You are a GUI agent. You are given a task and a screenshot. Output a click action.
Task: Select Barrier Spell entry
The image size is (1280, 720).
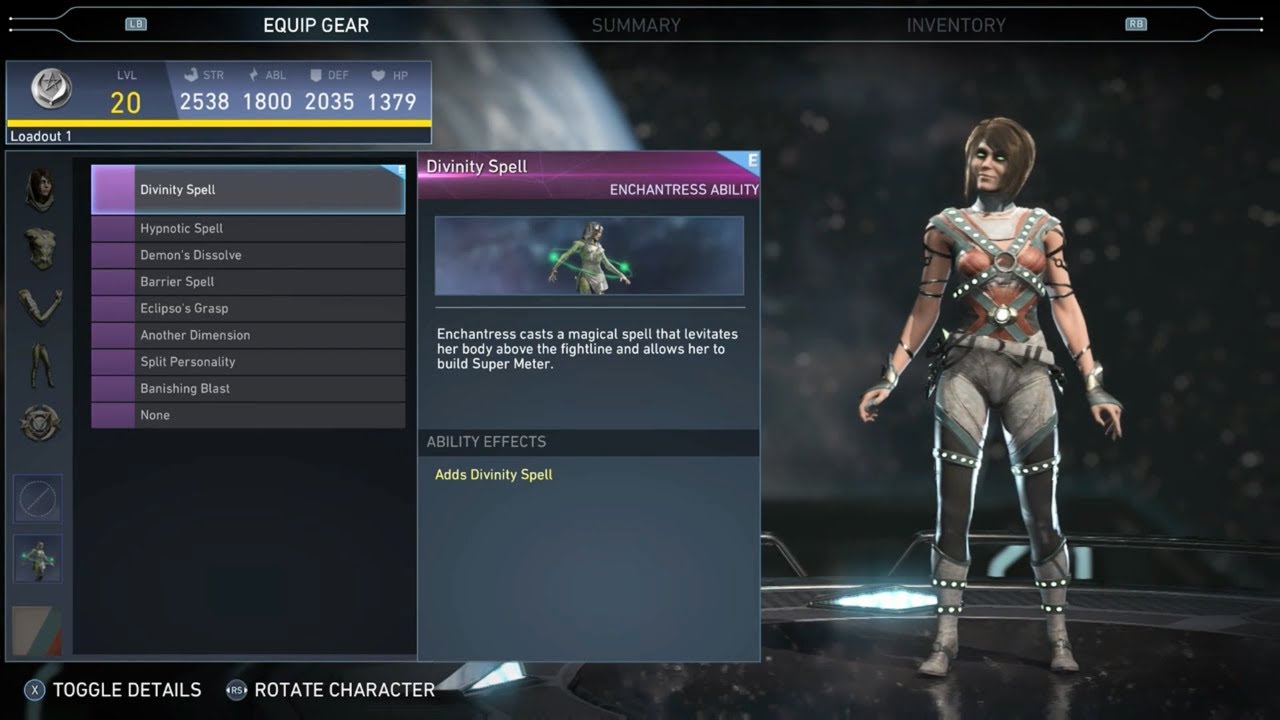pyautogui.click(x=248, y=282)
